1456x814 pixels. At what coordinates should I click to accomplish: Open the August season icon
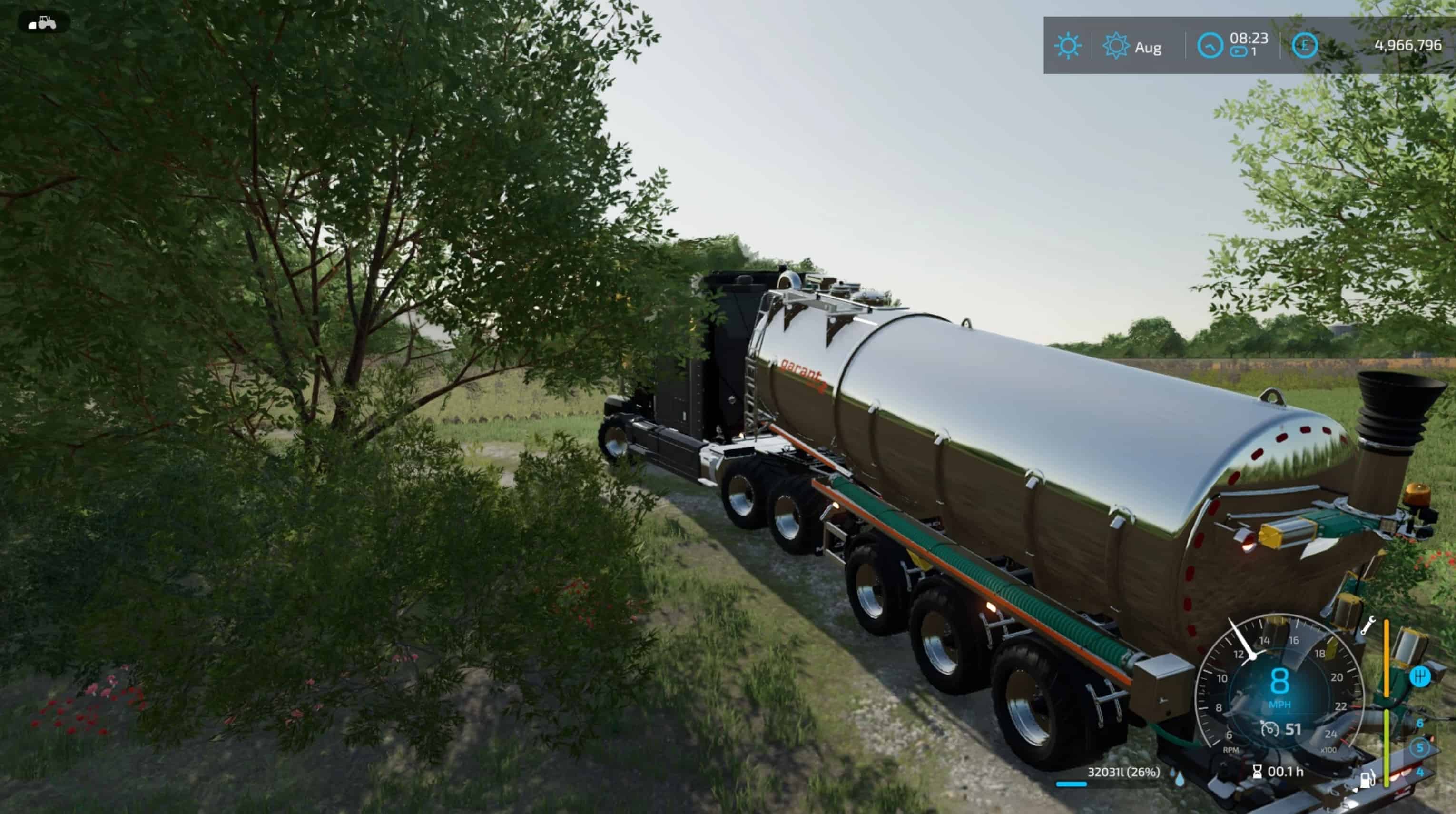[1116, 46]
